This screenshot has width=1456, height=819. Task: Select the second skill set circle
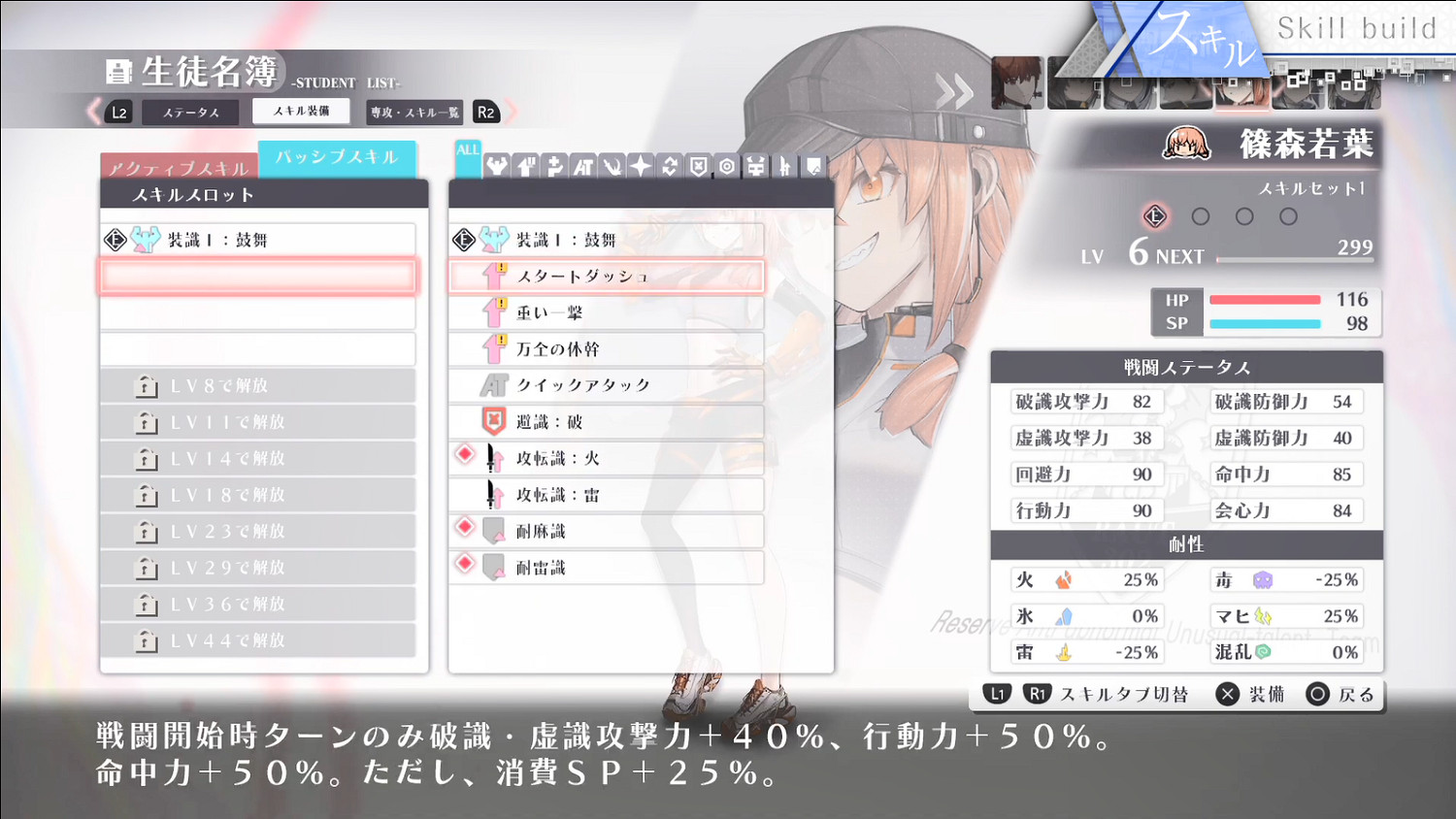pos(1200,216)
